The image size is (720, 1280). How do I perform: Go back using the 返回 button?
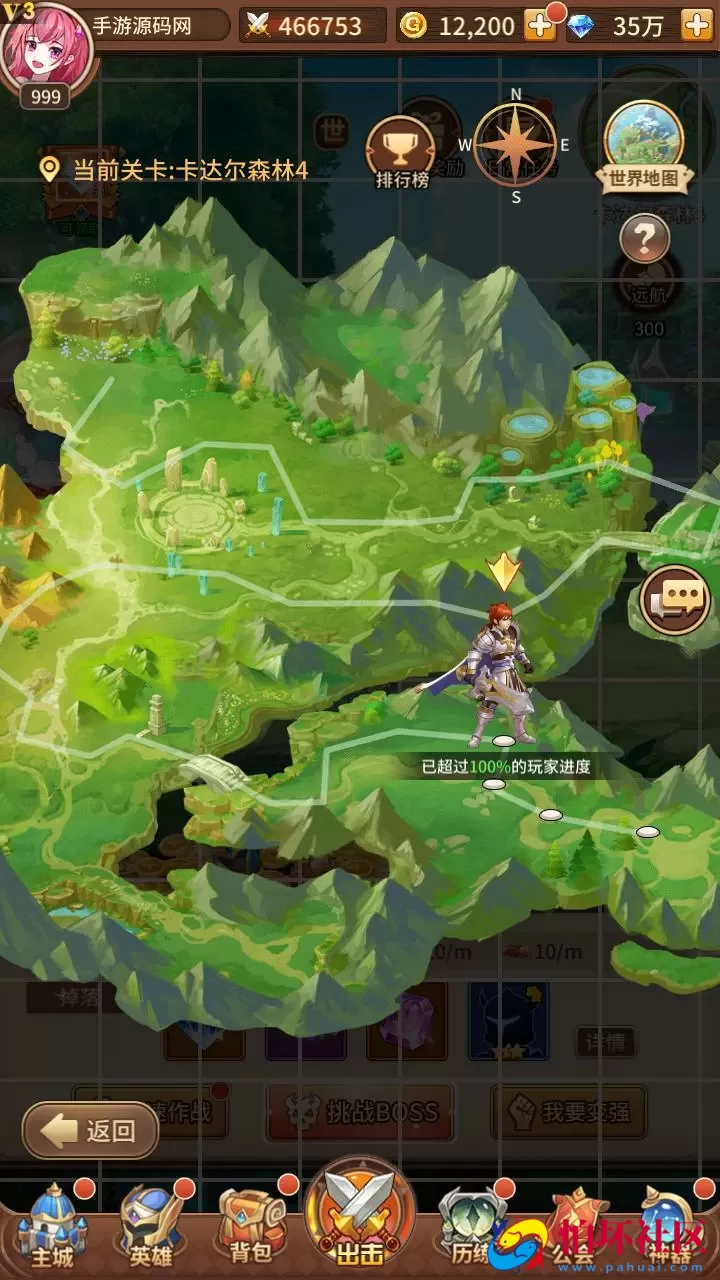pos(91,1130)
